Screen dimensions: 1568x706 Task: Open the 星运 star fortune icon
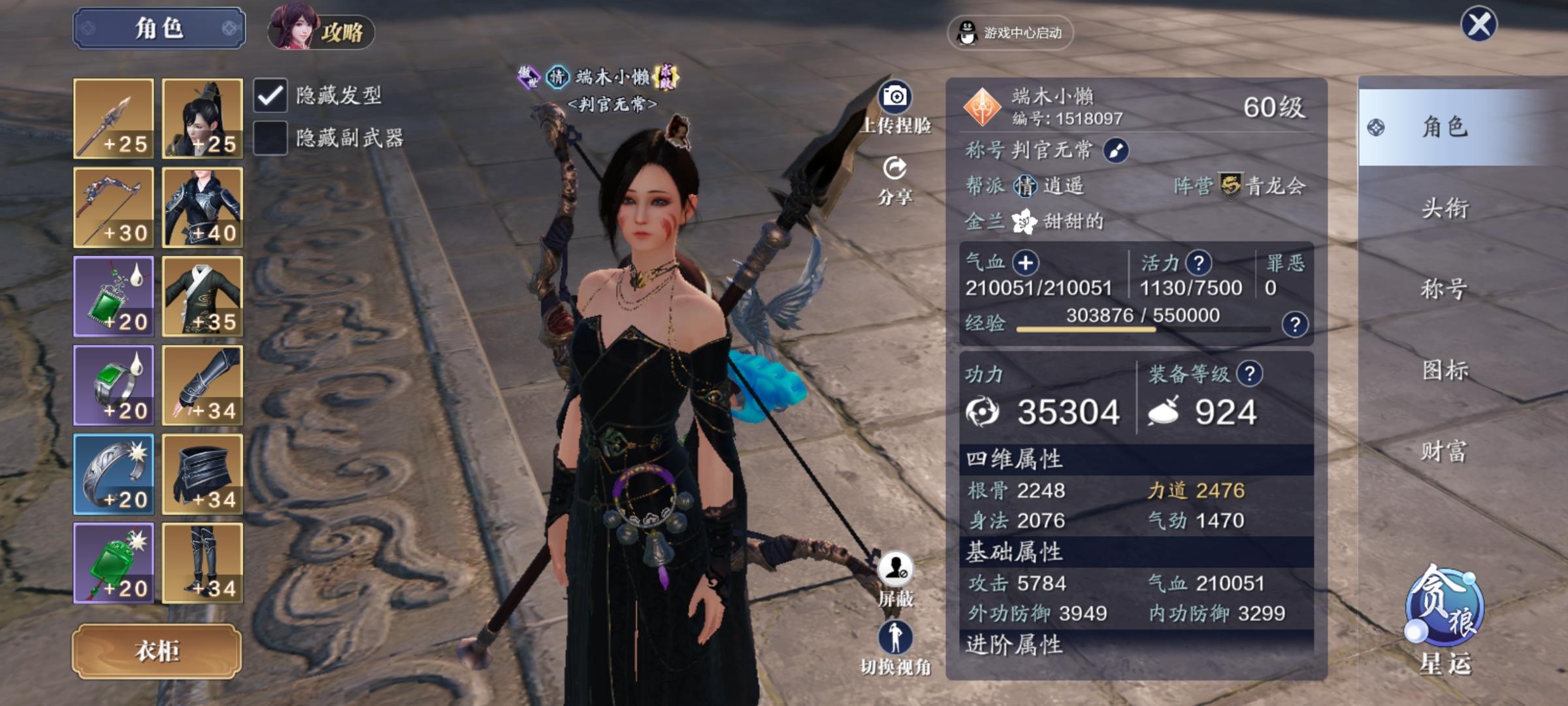click(1445, 618)
